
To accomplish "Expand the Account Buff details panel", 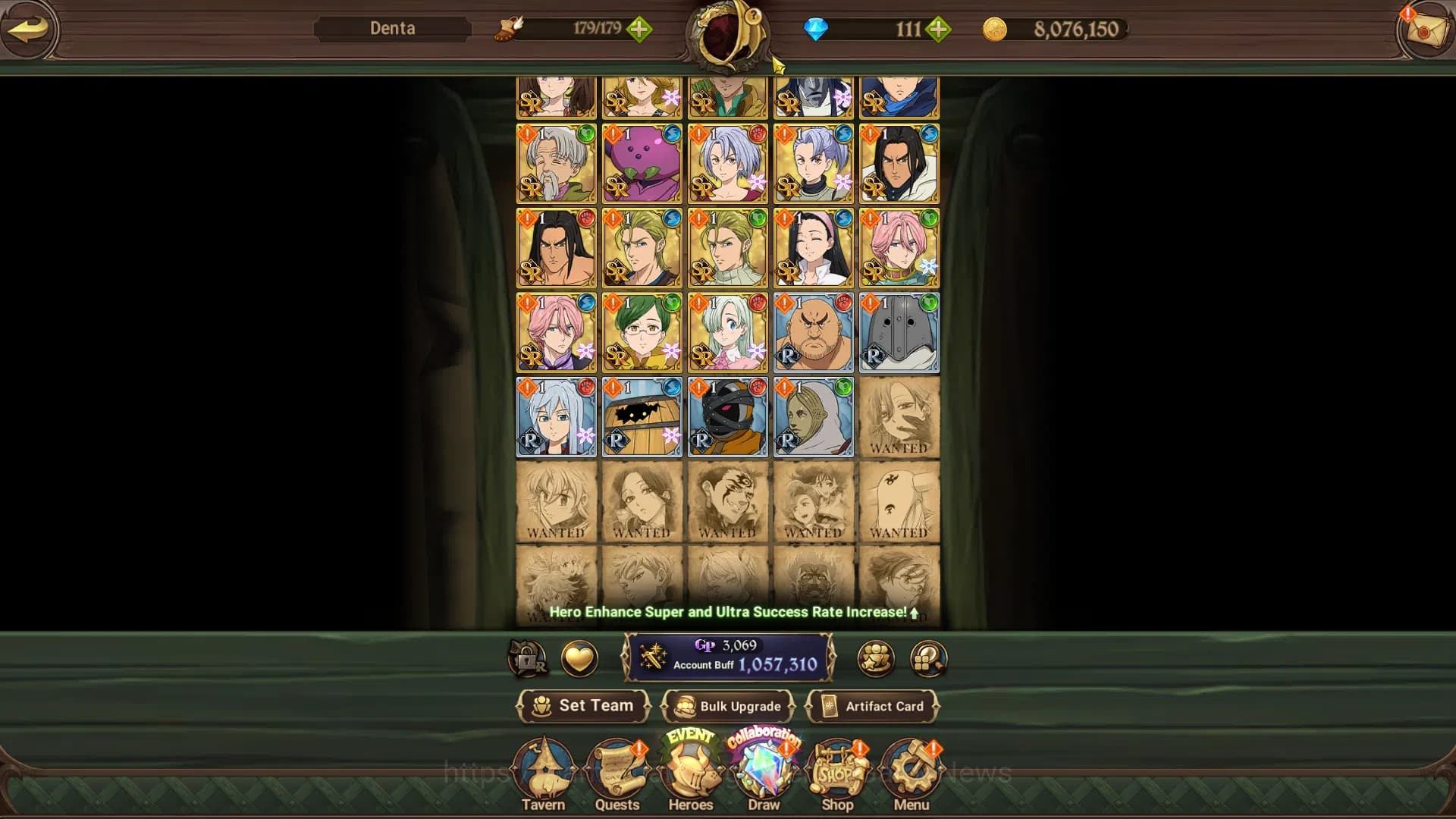I will (730, 658).
